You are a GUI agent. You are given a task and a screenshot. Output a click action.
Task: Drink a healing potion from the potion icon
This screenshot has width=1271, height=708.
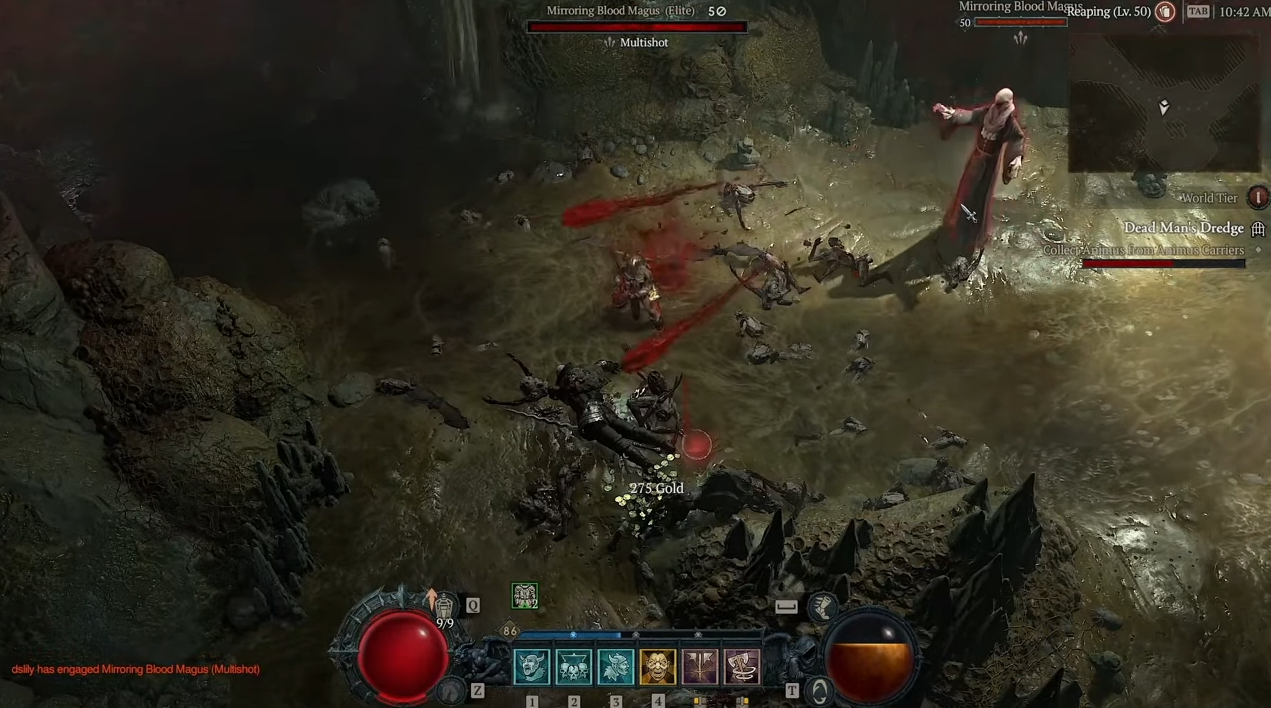tap(444, 604)
